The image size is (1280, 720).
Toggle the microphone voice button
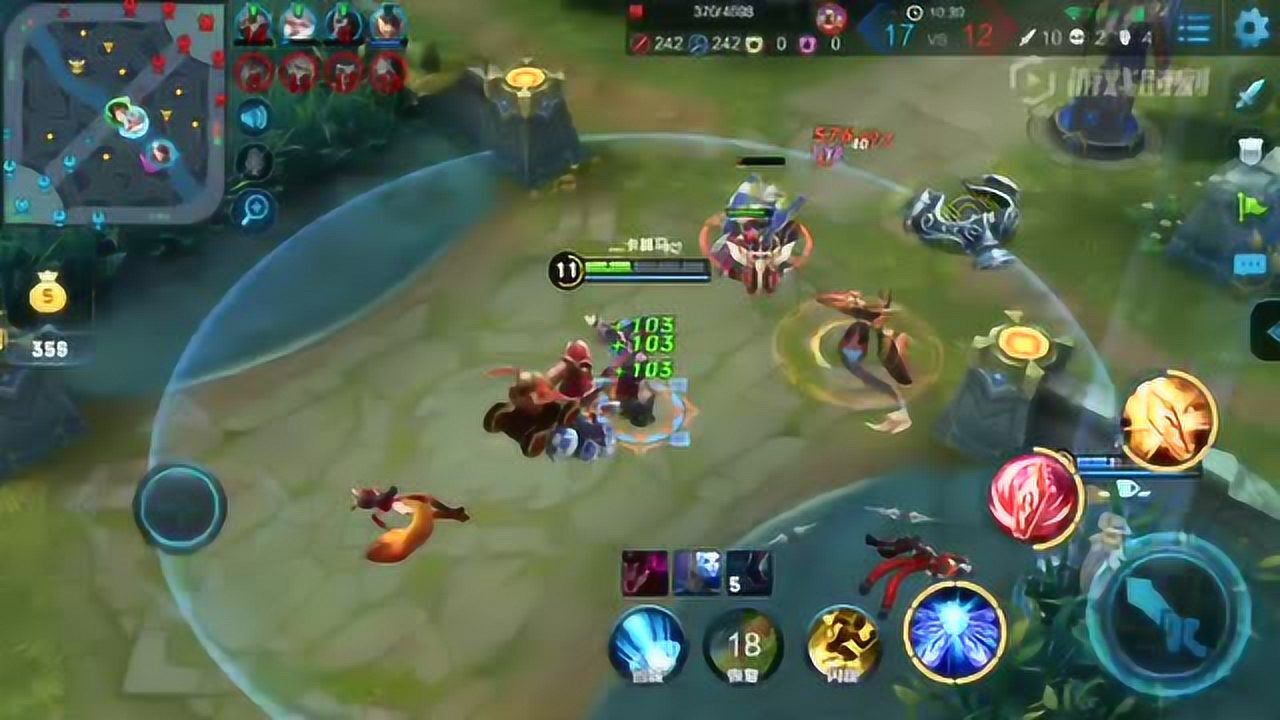pos(254,163)
